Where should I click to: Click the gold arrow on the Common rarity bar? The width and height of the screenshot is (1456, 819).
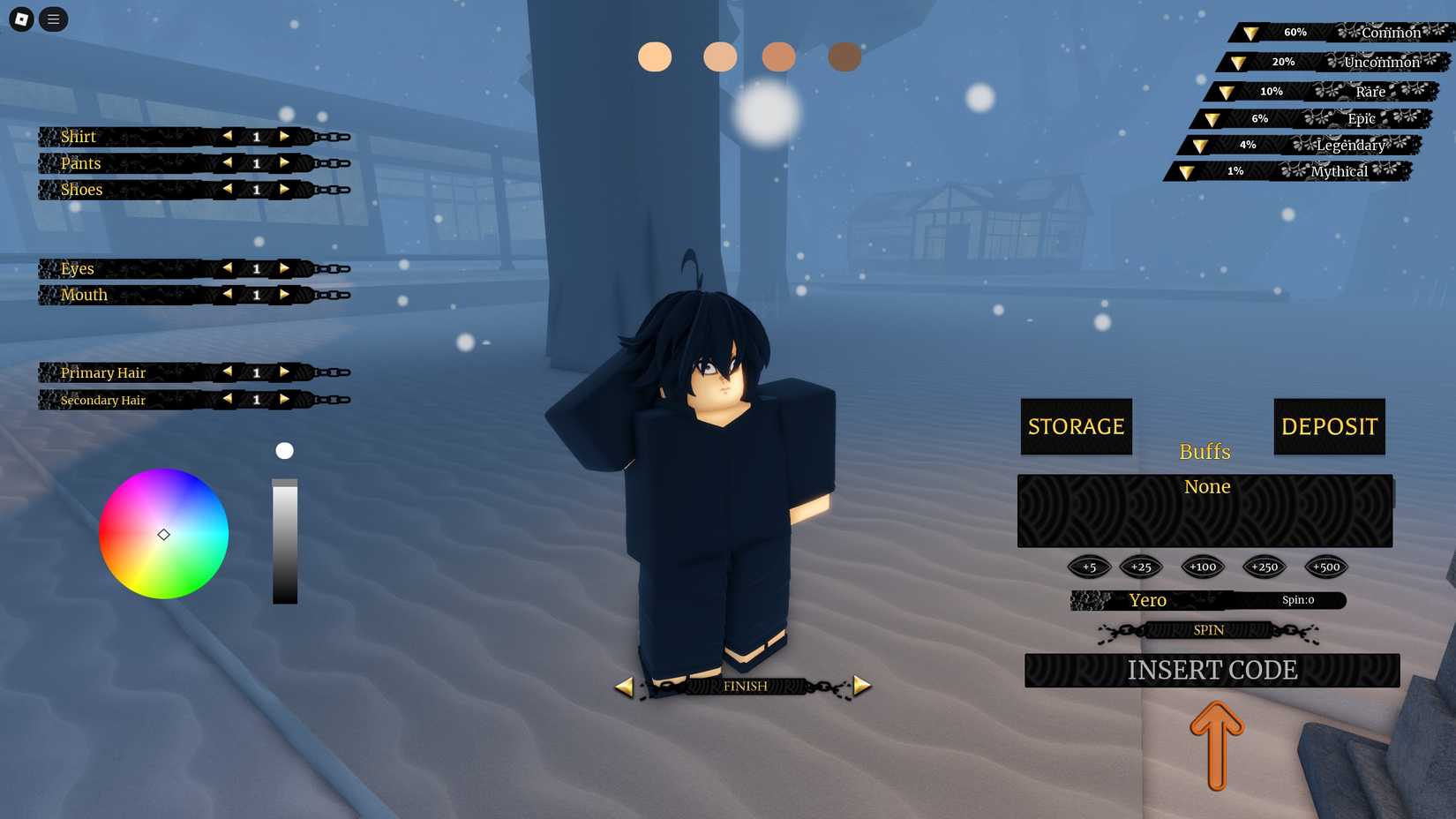pos(1250,32)
